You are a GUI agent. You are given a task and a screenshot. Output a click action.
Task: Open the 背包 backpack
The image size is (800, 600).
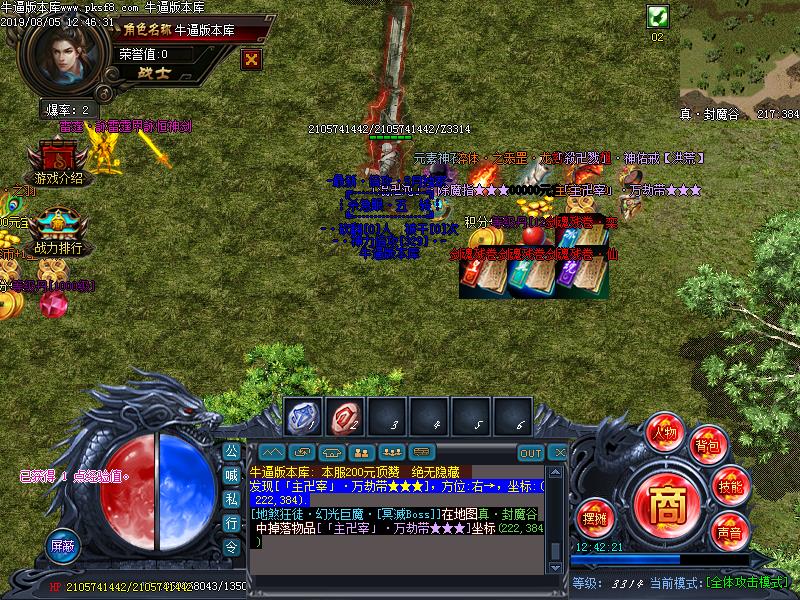[708, 445]
